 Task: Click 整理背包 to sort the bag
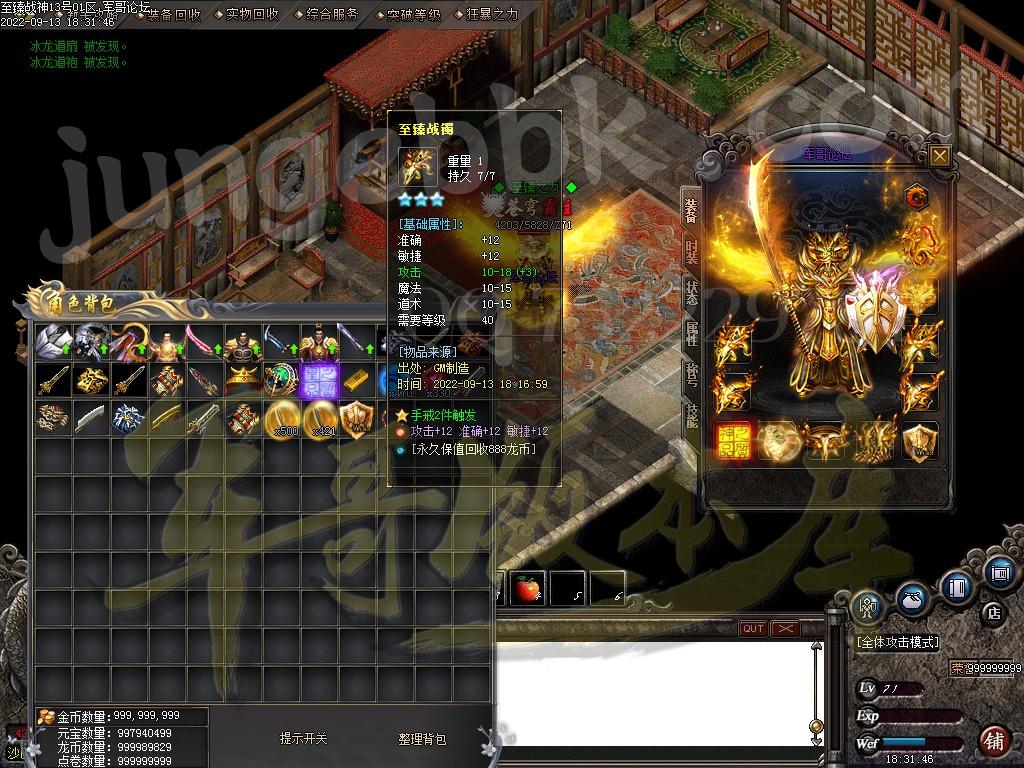tap(422, 739)
